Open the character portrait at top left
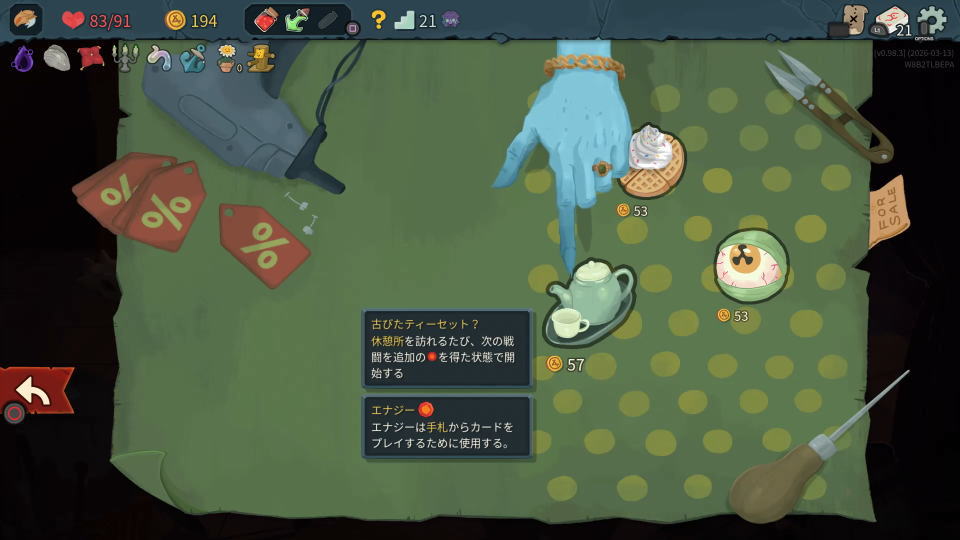960x540 pixels. tap(26, 20)
